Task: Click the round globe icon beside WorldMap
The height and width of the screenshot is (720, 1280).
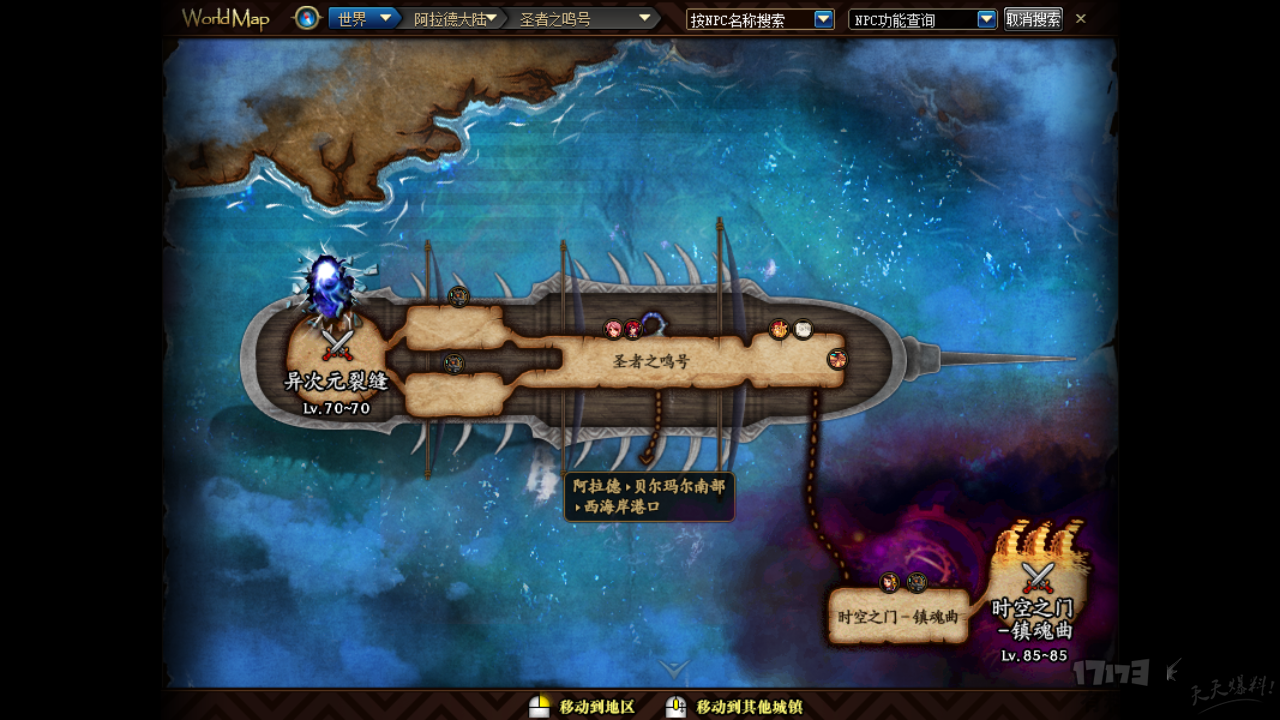Action: (x=307, y=19)
